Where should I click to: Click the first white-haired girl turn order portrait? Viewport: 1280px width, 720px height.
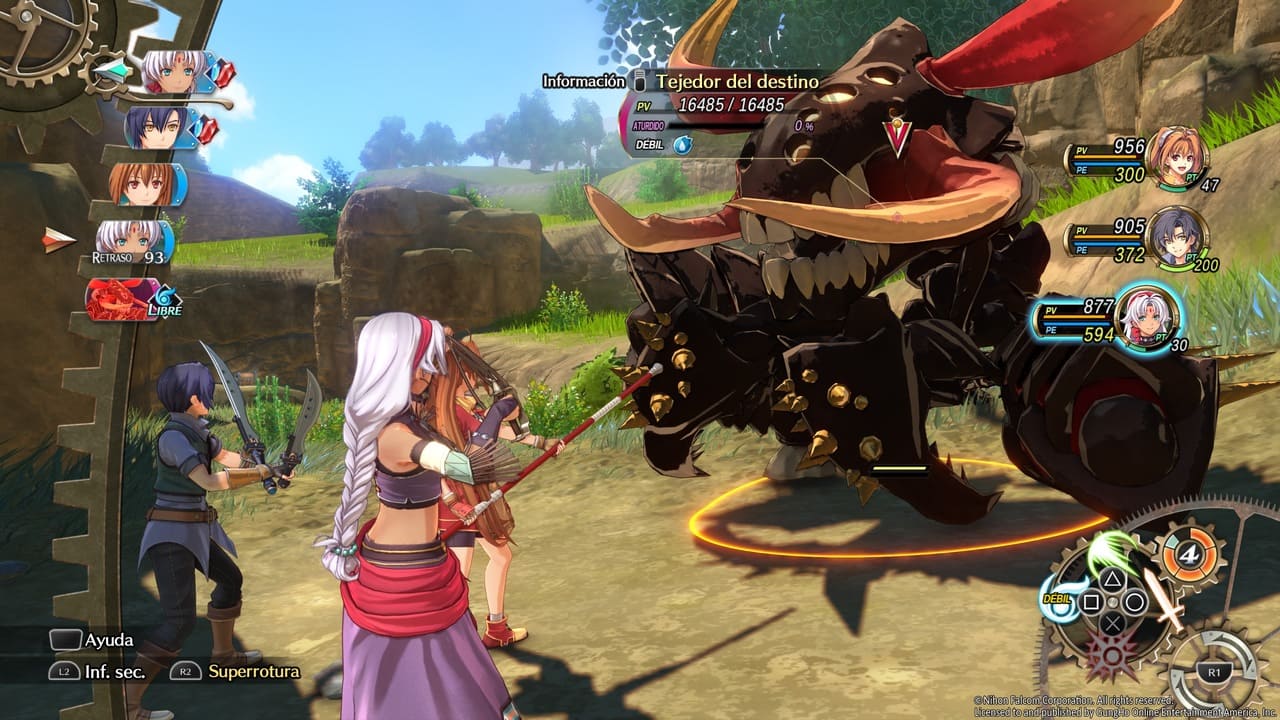click(x=174, y=72)
